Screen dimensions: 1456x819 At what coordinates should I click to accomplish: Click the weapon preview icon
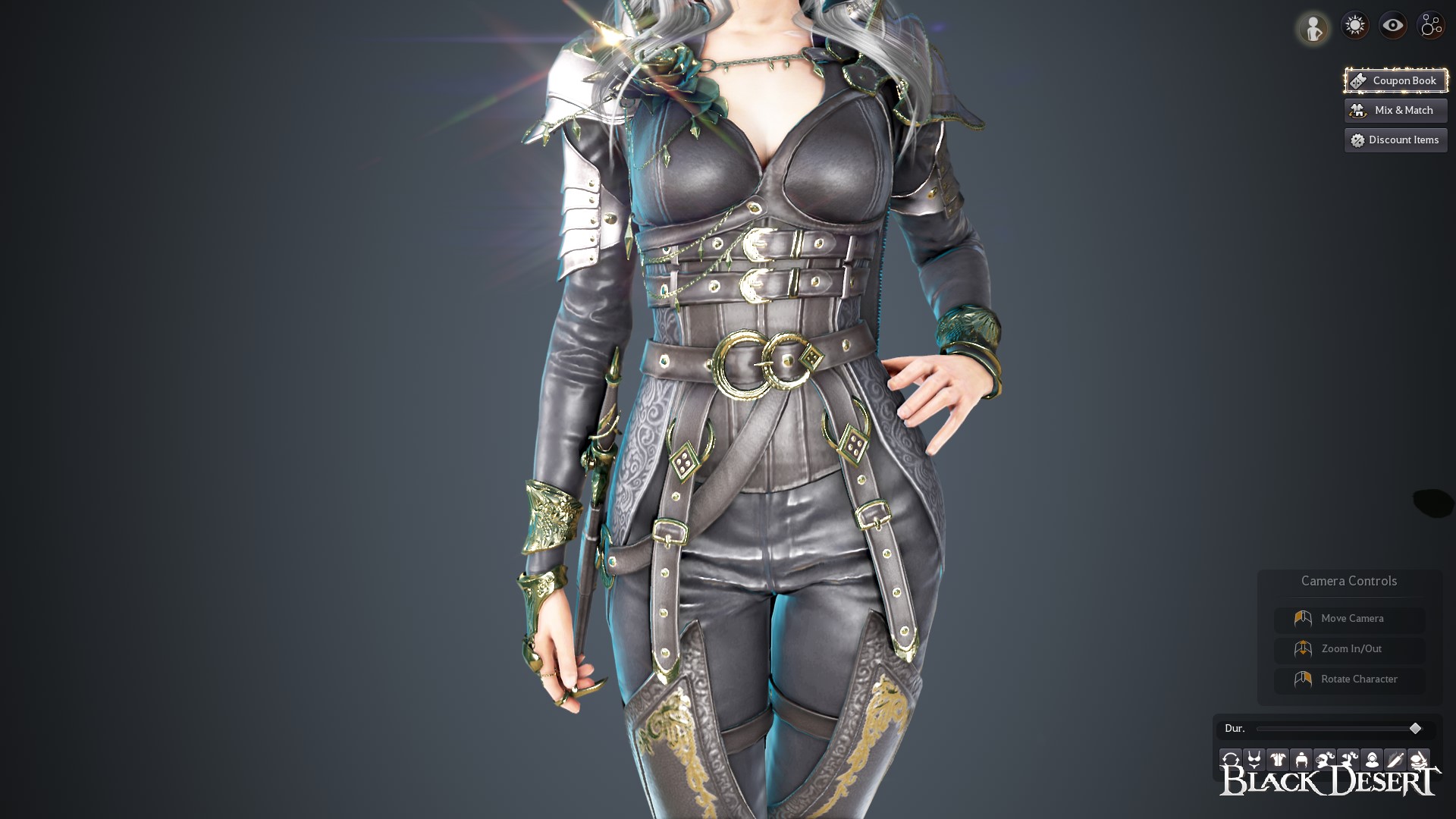[x=1395, y=760]
